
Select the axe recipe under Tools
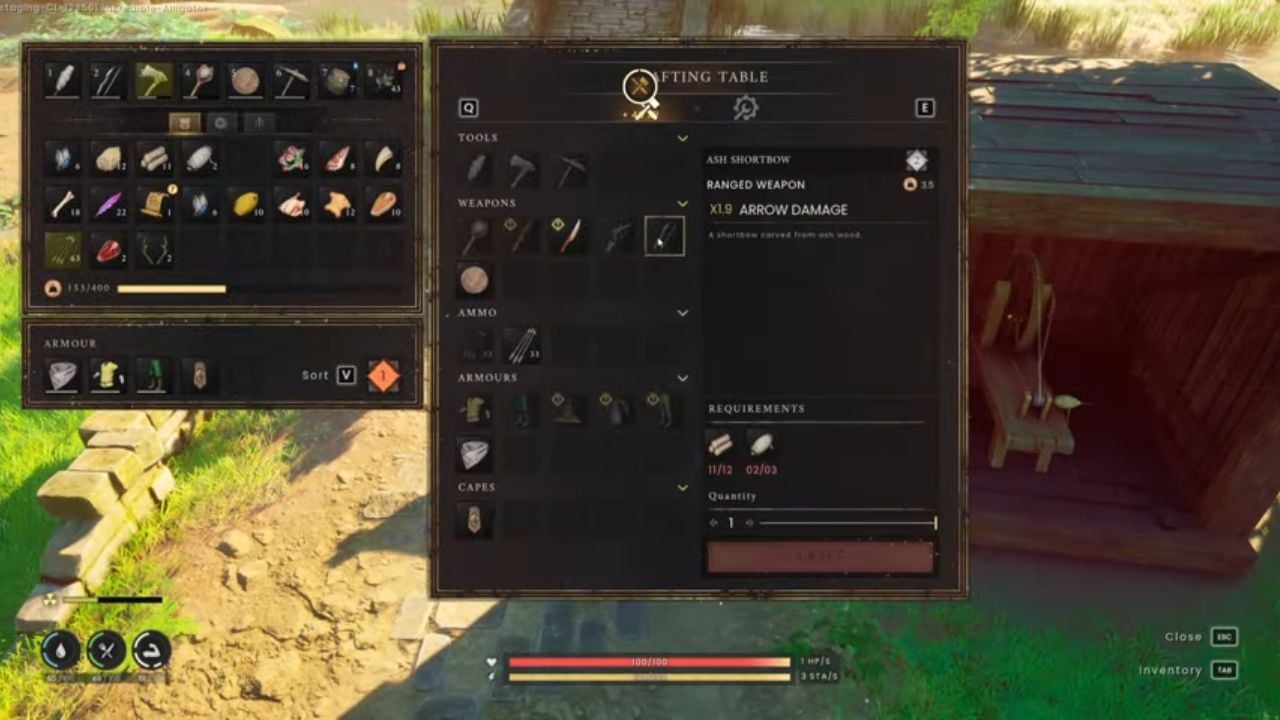pos(521,168)
